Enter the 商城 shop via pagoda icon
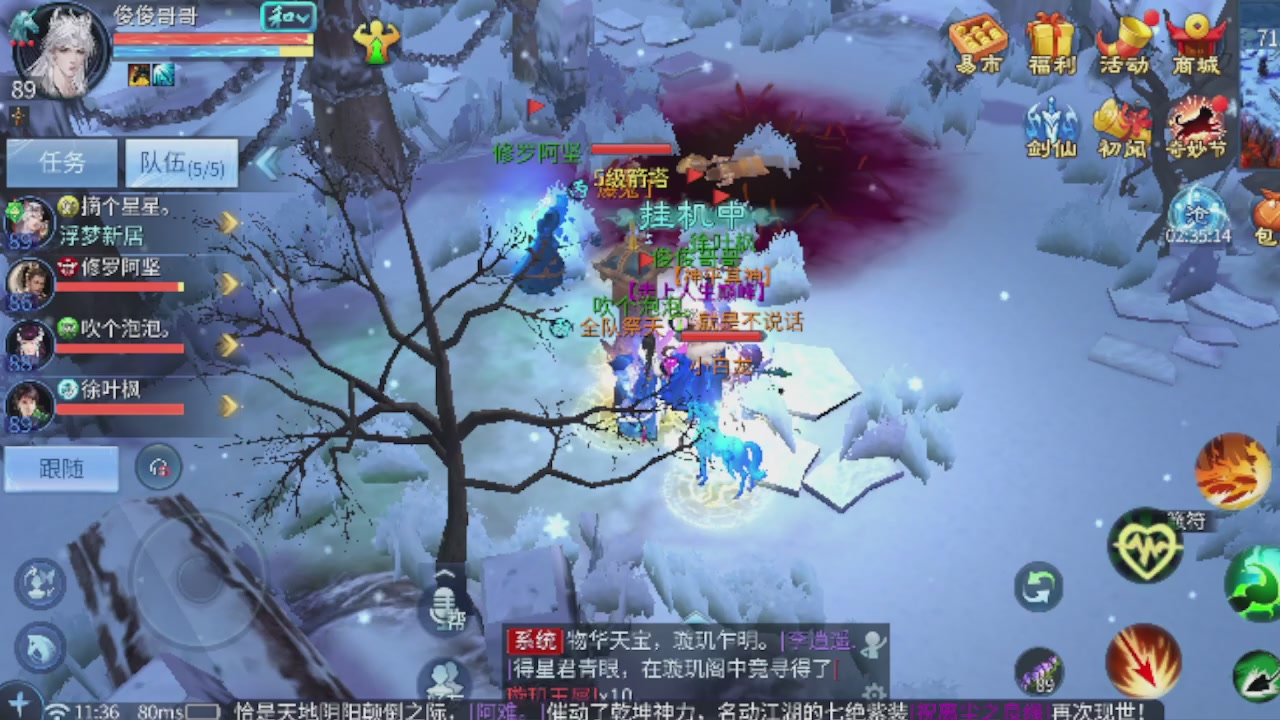The width and height of the screenshot is (1280, 720). pyautogui.click(x=1197, y=45)
